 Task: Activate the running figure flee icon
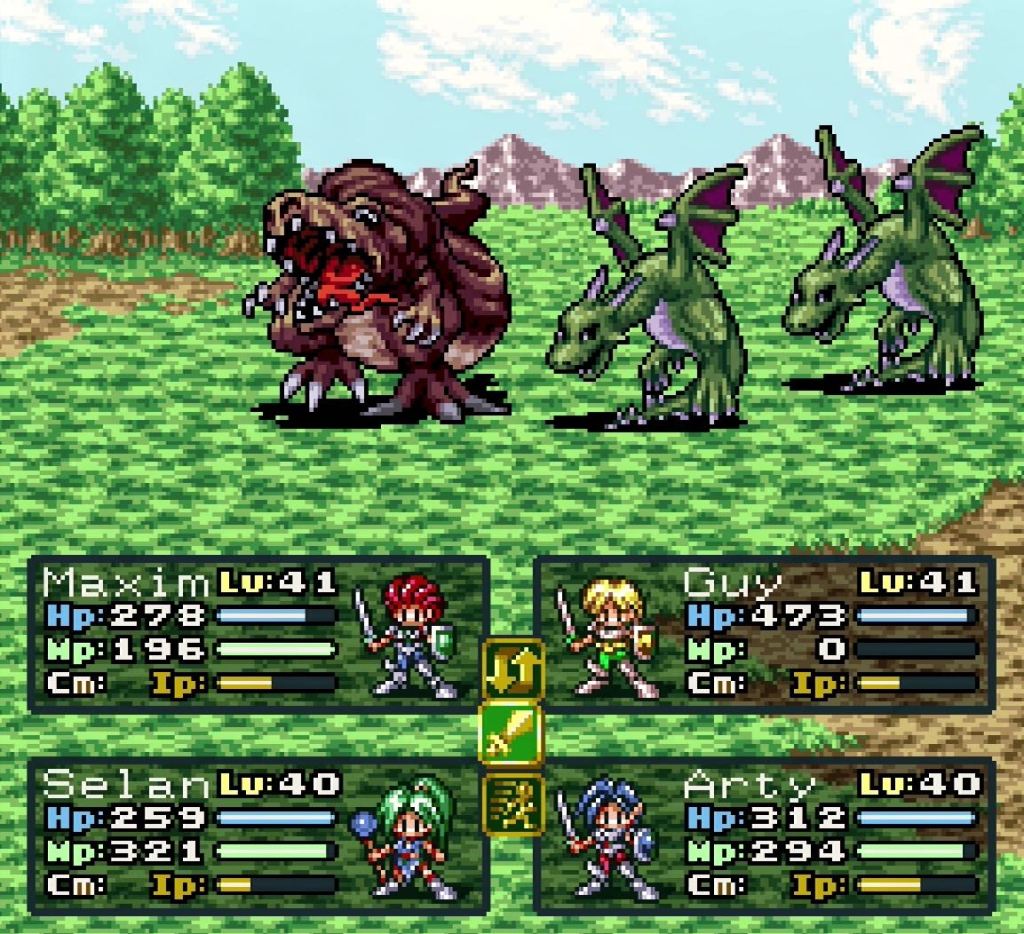point(511,802)
